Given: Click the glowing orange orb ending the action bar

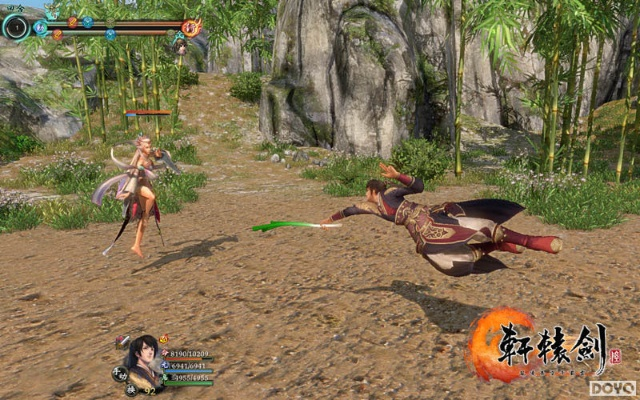Looking at the screenshot, I should [191, 27].
